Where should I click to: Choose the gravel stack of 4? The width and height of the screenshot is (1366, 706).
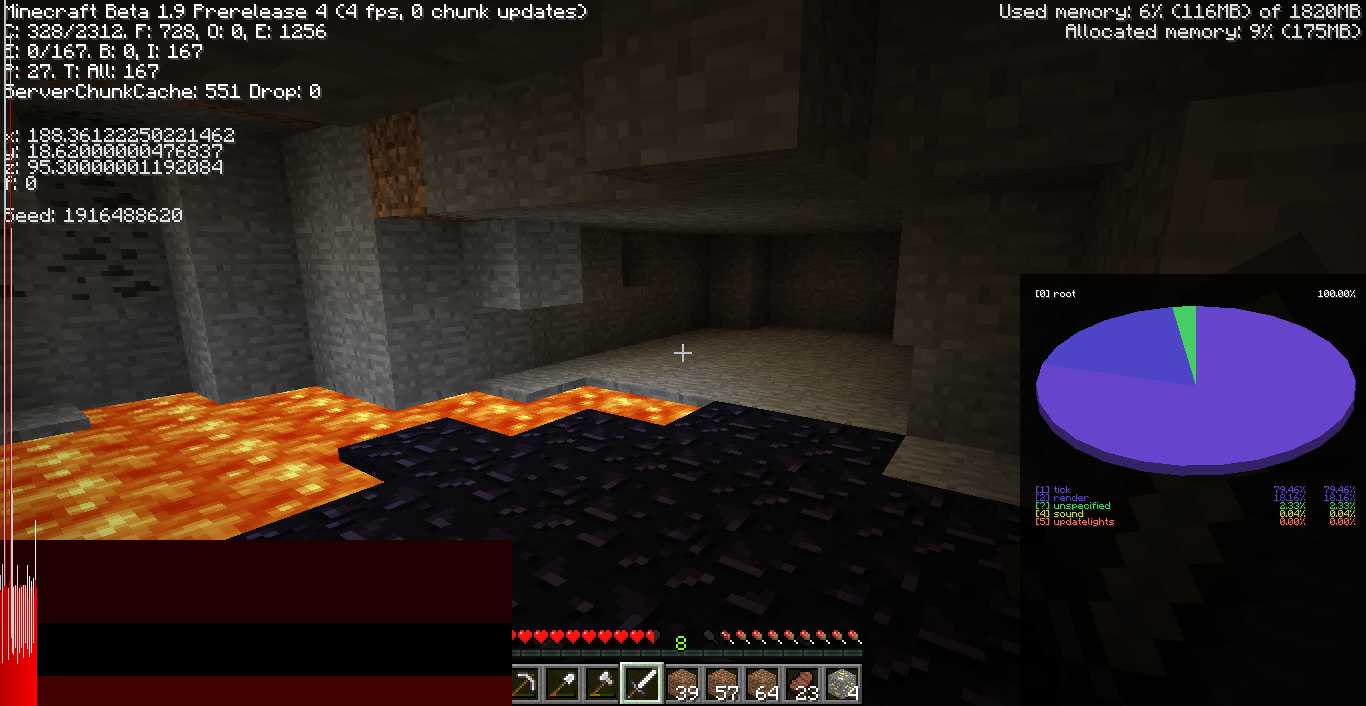tap(842, 684)
